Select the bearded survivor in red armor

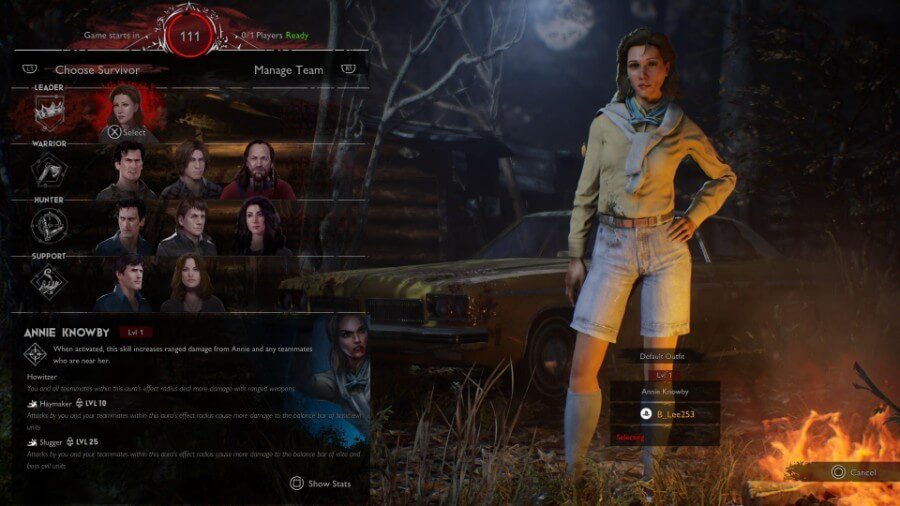click(258, 170)
